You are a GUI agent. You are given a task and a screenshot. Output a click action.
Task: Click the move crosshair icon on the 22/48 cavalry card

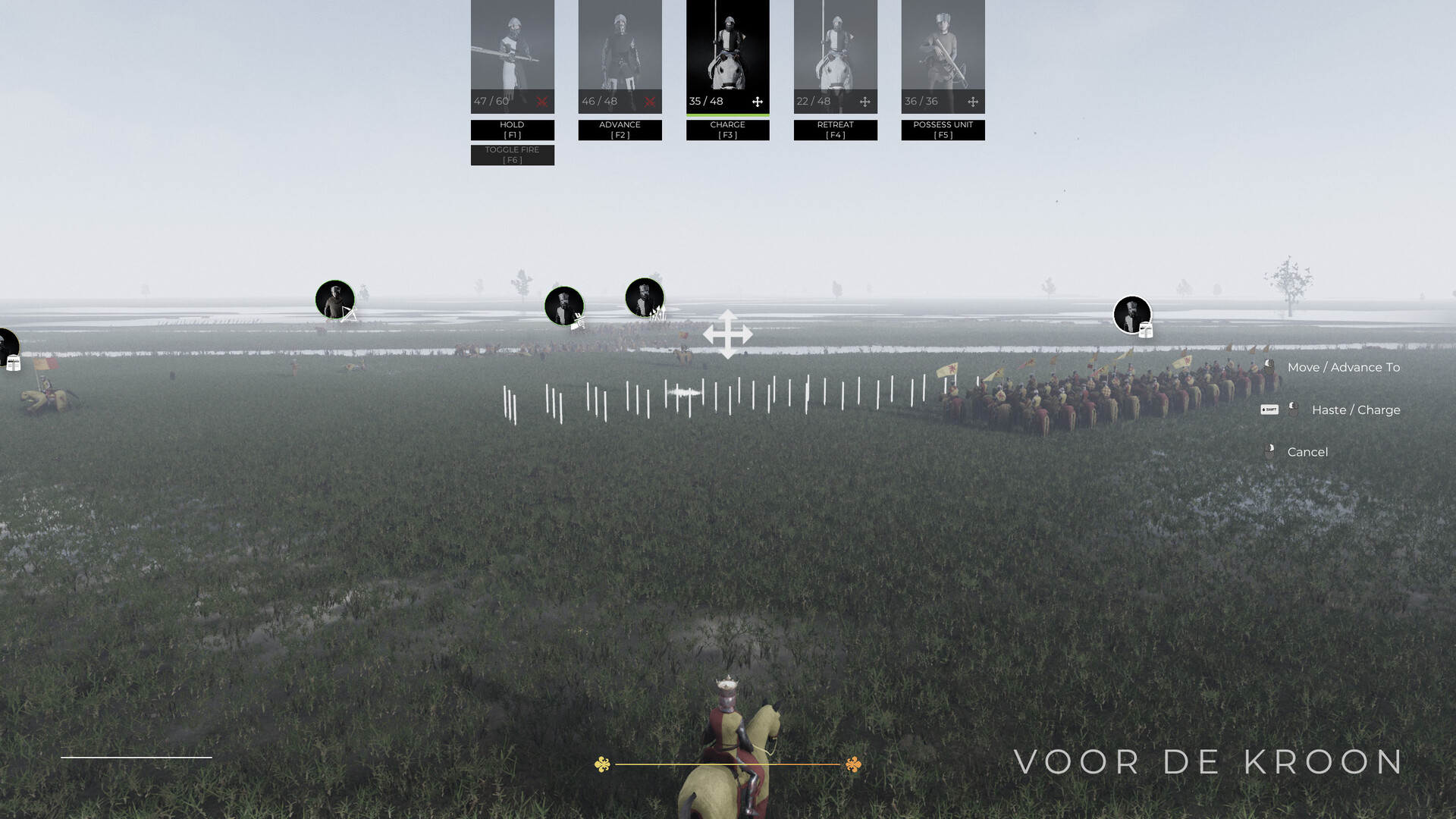(x=864, y=101)
